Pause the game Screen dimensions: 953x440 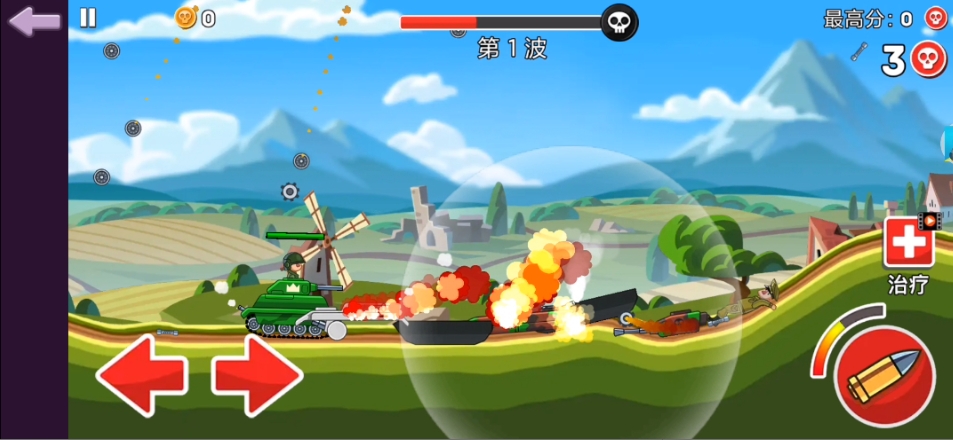[x=88, y=17]
